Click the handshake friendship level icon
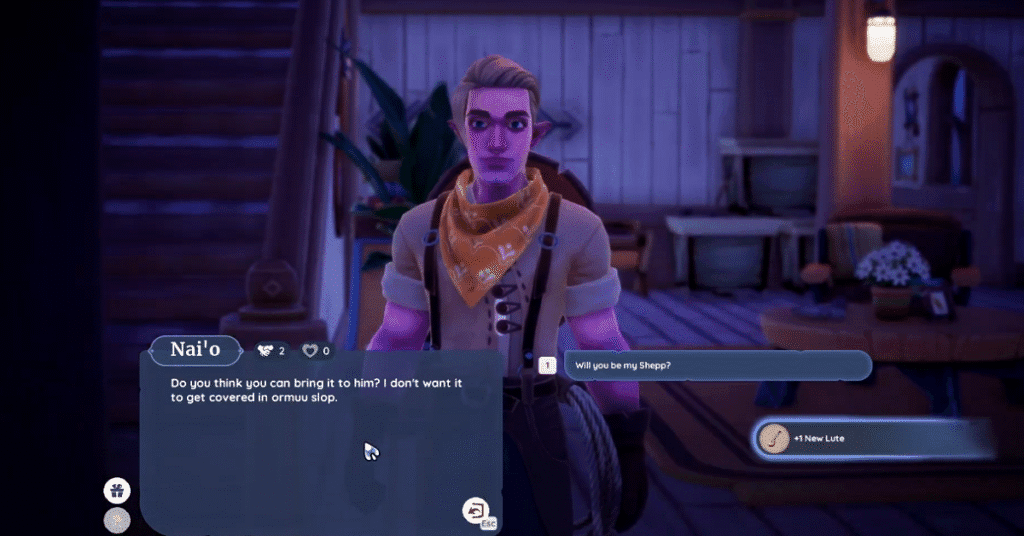Image resolution: width=1024 pixels, height=536 pixels. (265, 351)
